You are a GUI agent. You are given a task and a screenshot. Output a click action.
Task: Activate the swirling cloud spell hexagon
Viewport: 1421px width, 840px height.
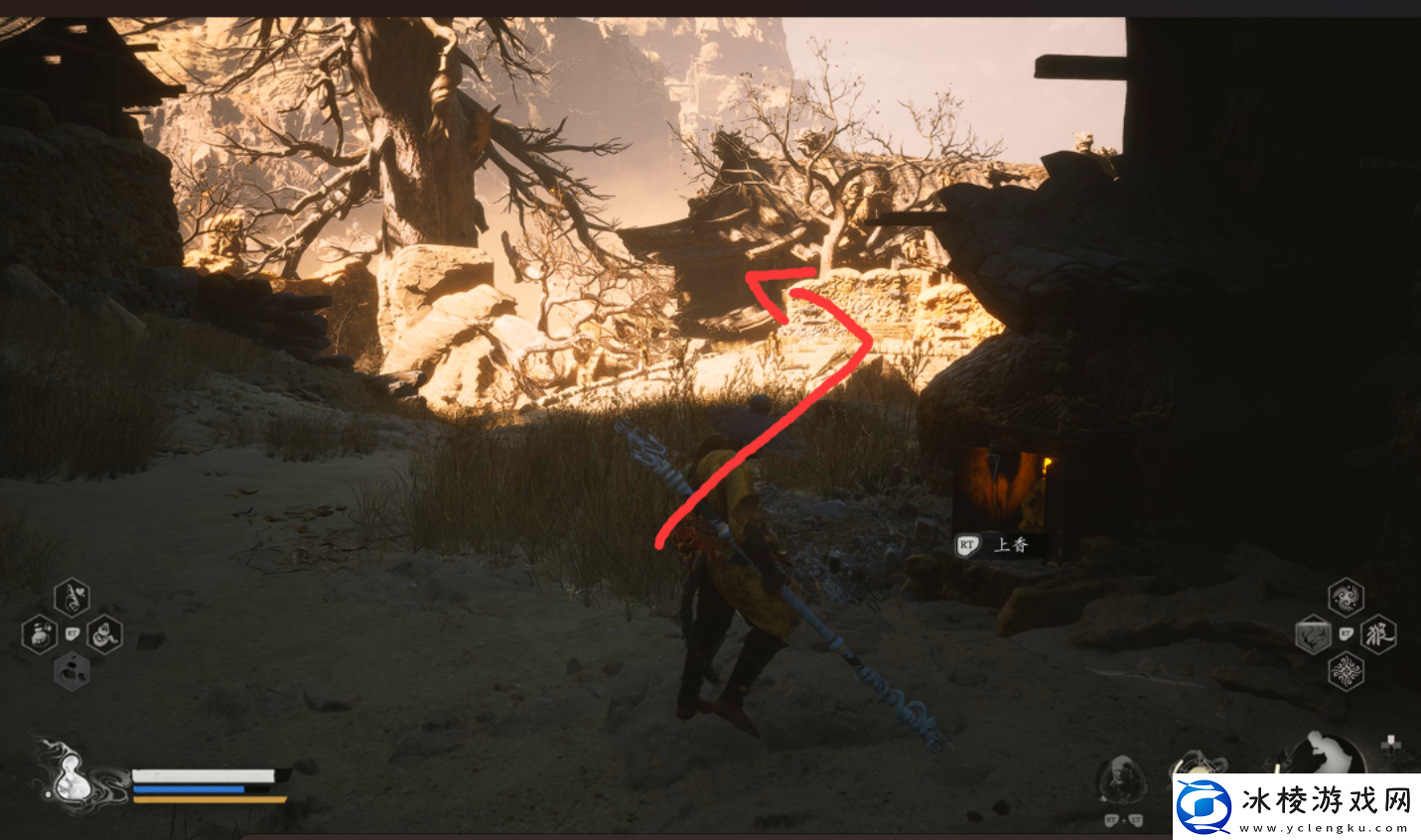click(1346, 597)
